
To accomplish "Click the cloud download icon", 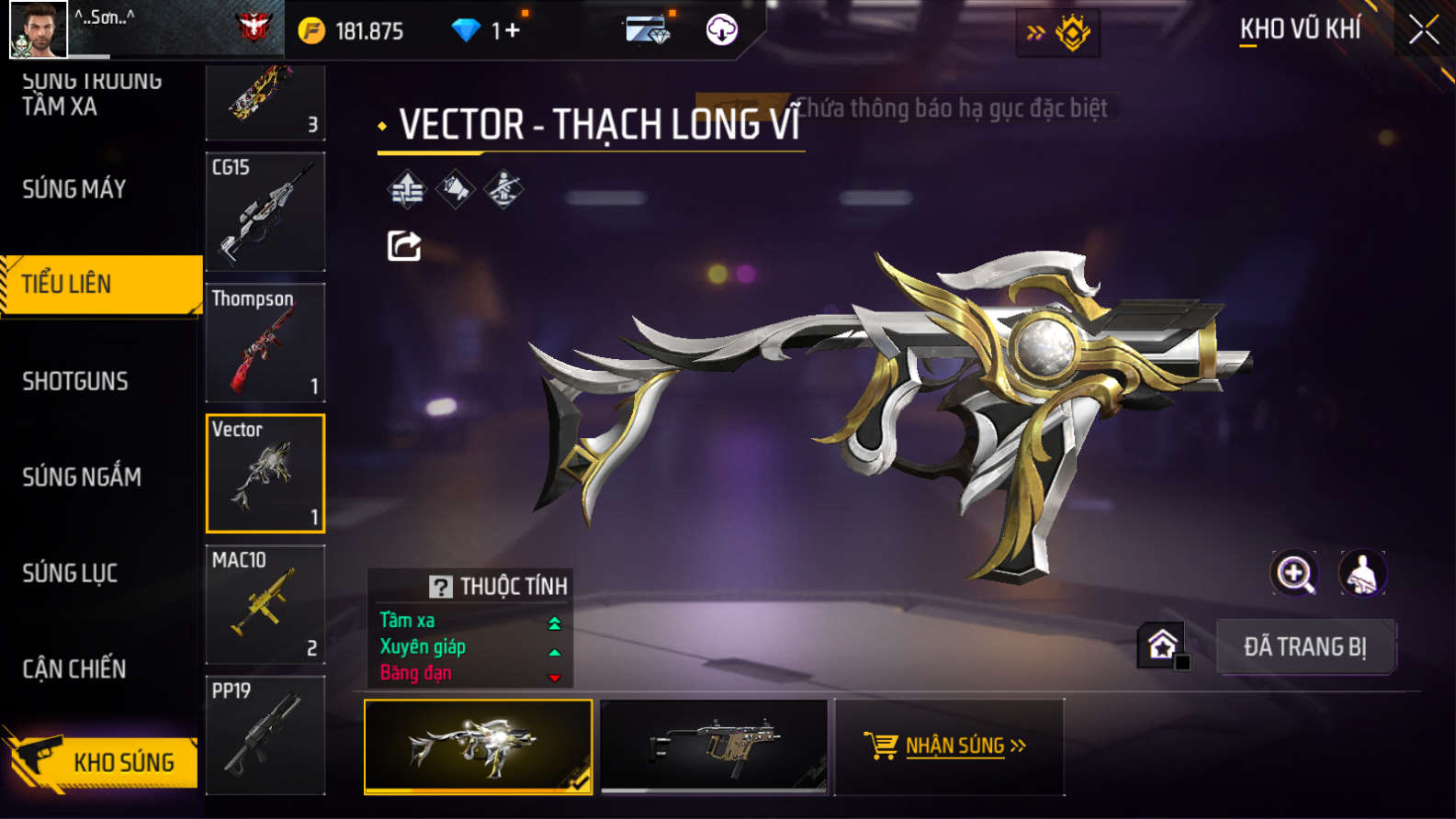I will point(722,30).
